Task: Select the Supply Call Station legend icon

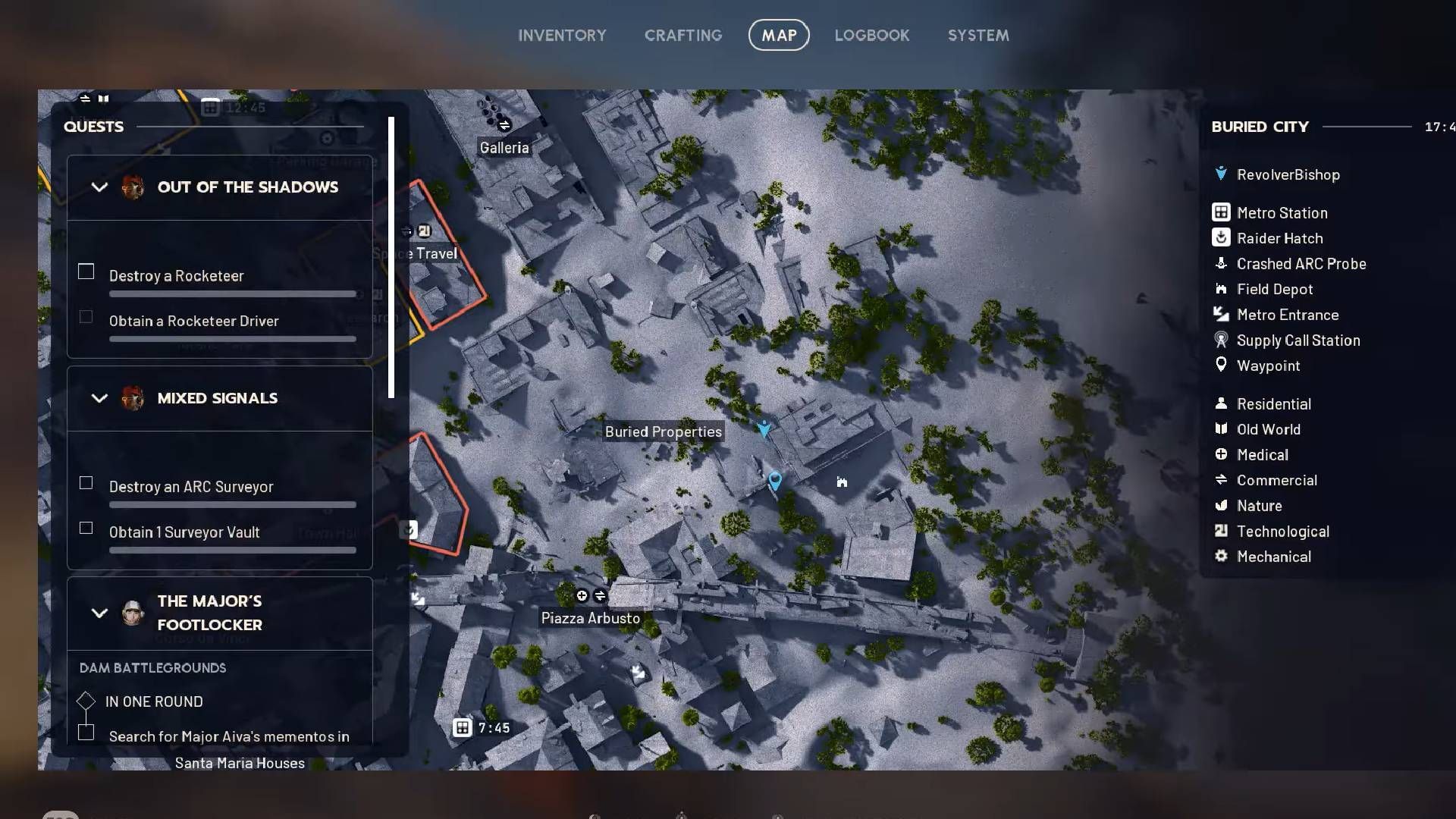Action: tap(1222, 340)
